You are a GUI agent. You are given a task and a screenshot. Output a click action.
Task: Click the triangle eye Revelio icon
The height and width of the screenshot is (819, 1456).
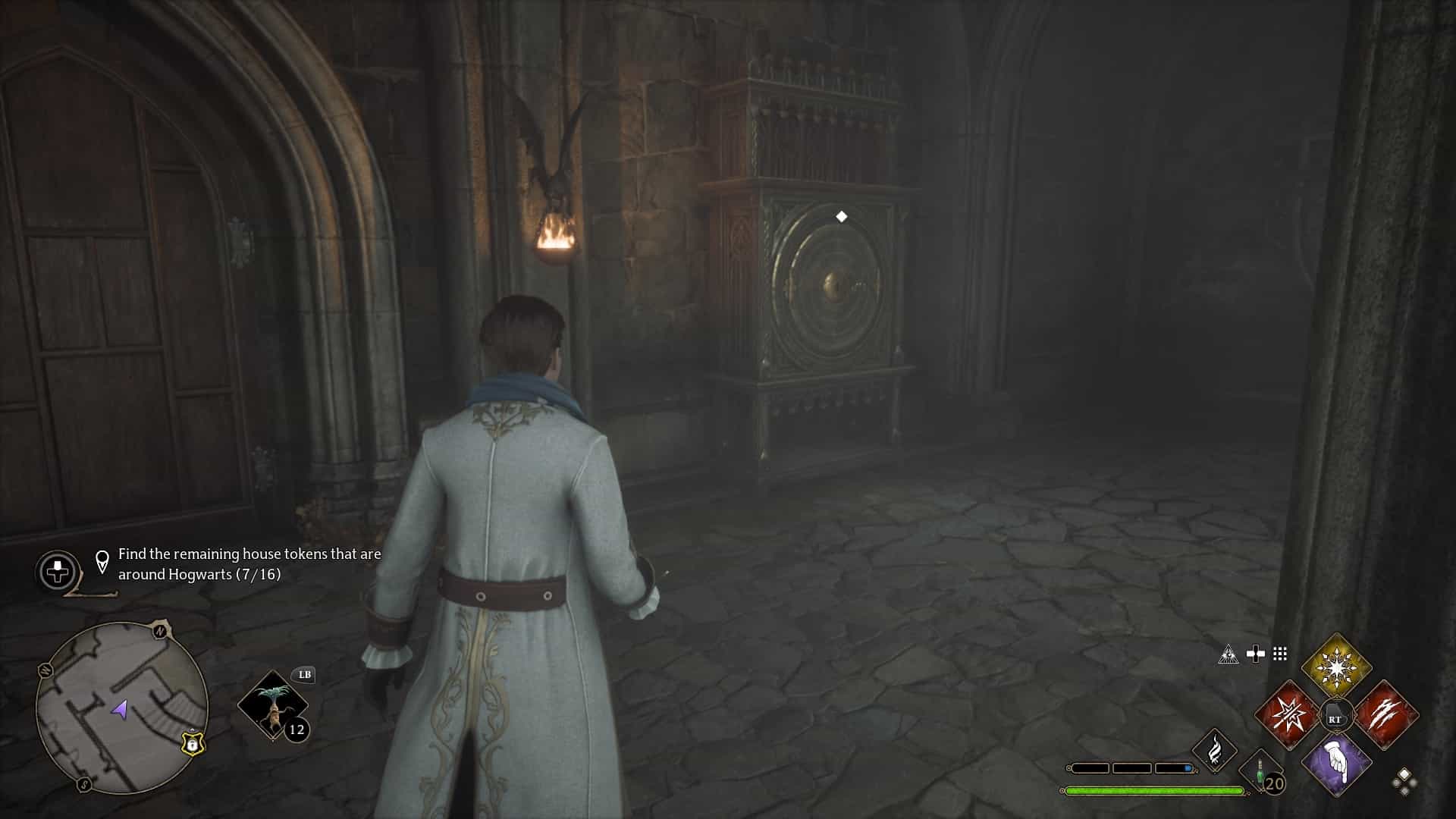click(1228, 654)
